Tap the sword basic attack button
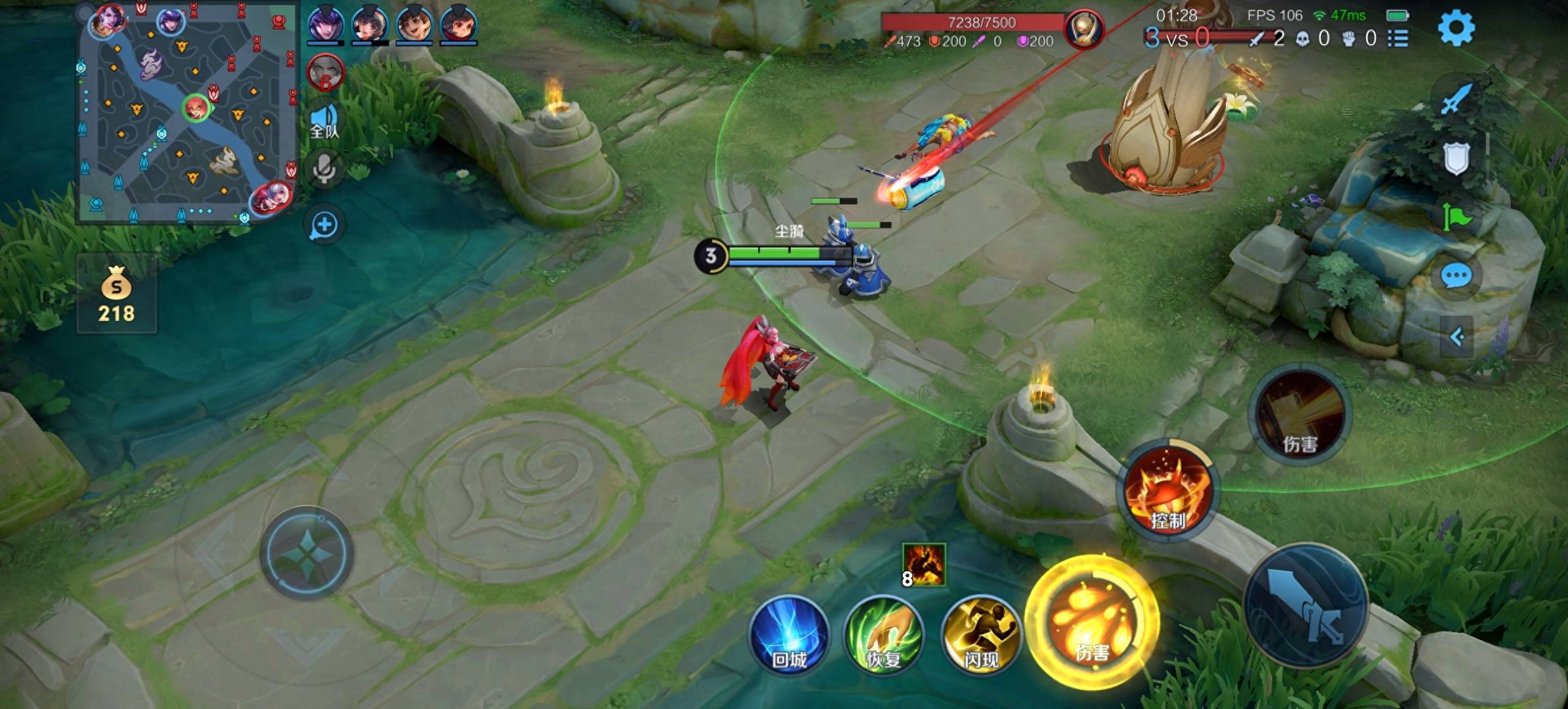 (x=1305, y=605)
